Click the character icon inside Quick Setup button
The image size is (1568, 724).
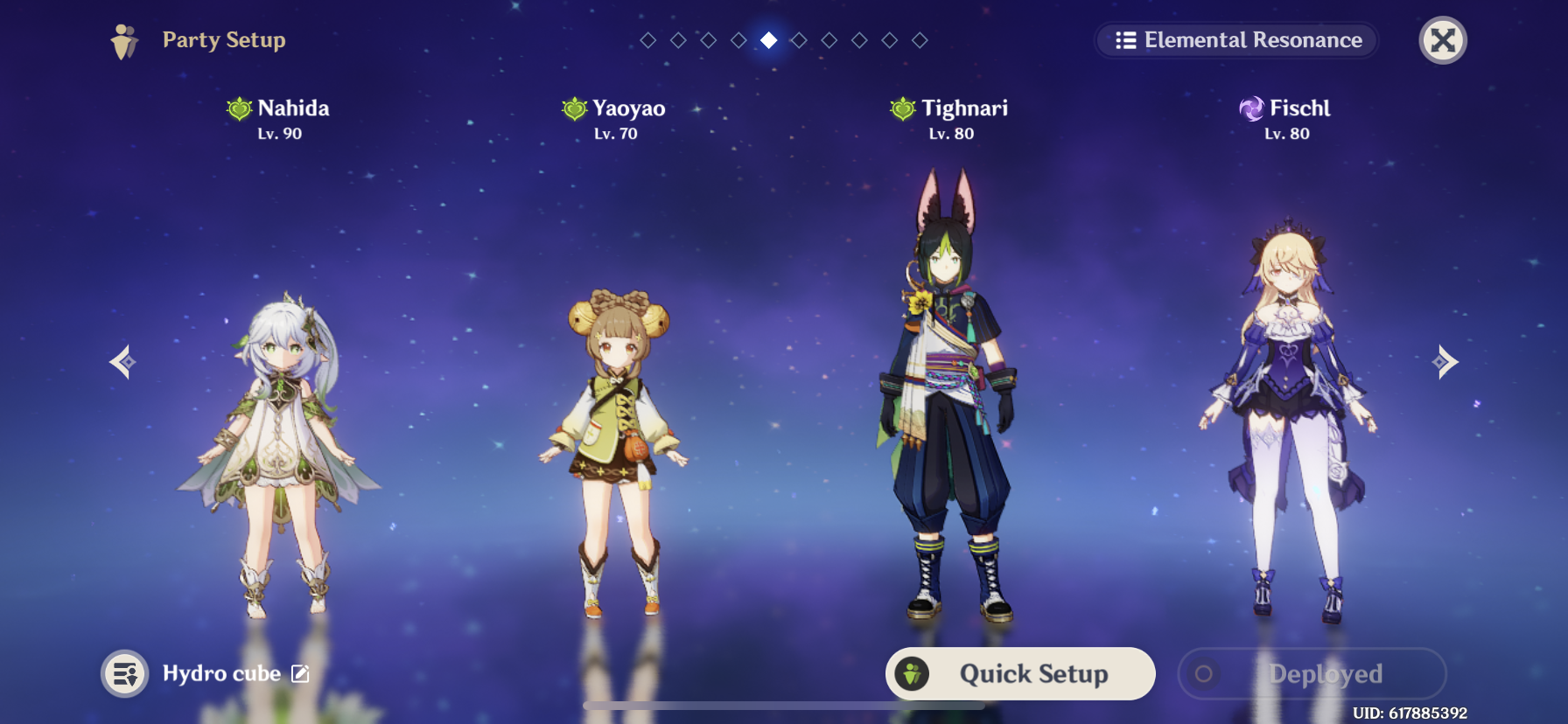click(913, 673)
